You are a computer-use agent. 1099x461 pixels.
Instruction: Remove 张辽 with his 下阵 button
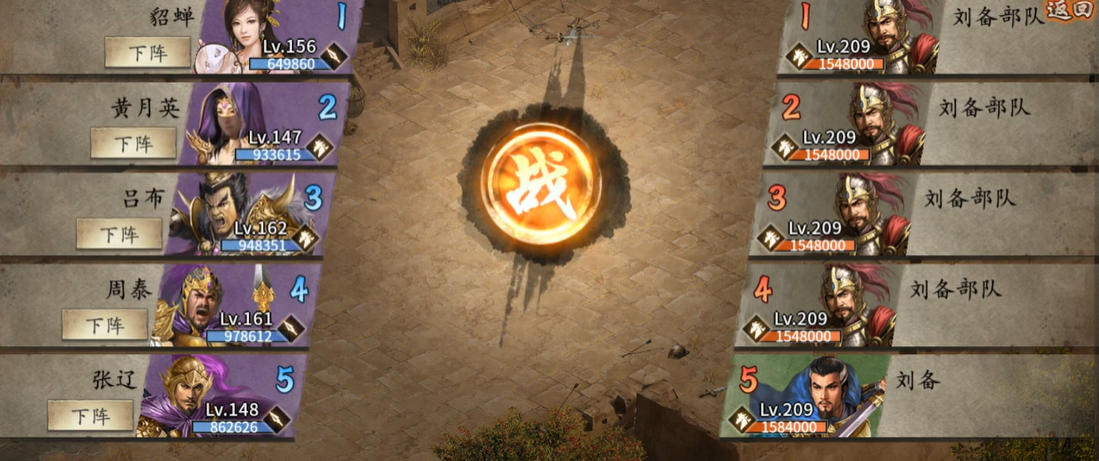(91, 414)
